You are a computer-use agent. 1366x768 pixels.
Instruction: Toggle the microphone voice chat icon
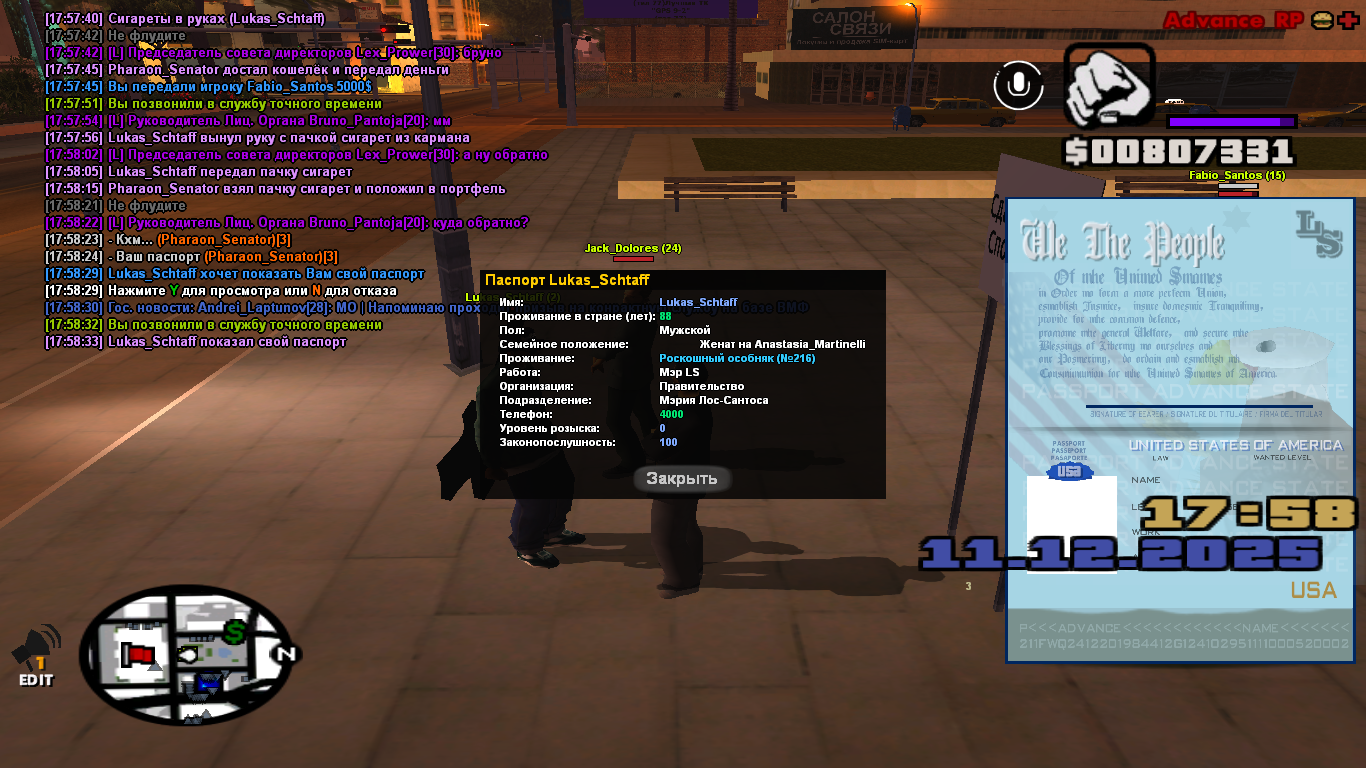[1018, 85]
